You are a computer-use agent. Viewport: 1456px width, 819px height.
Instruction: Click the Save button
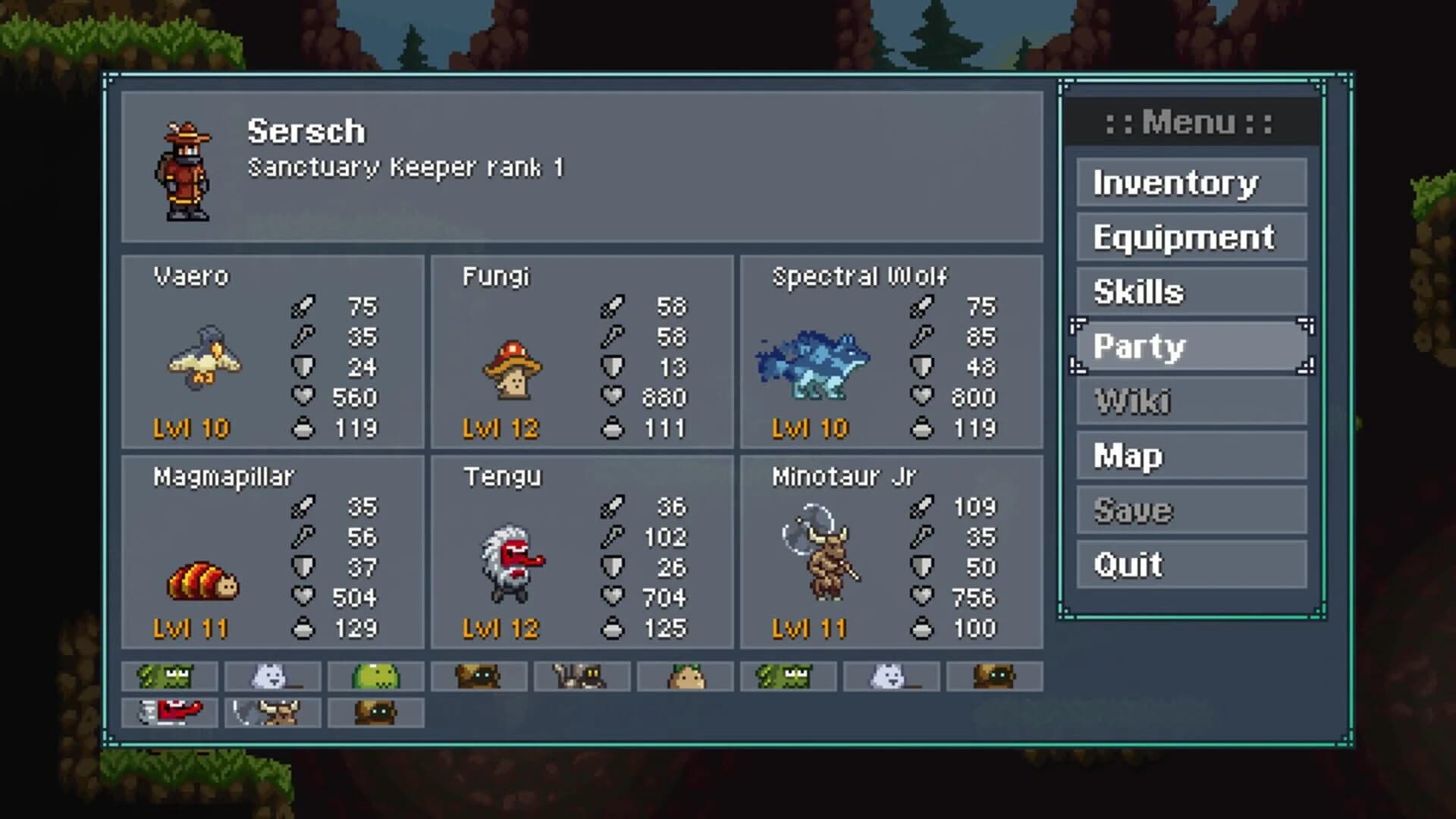[1190, 510]
